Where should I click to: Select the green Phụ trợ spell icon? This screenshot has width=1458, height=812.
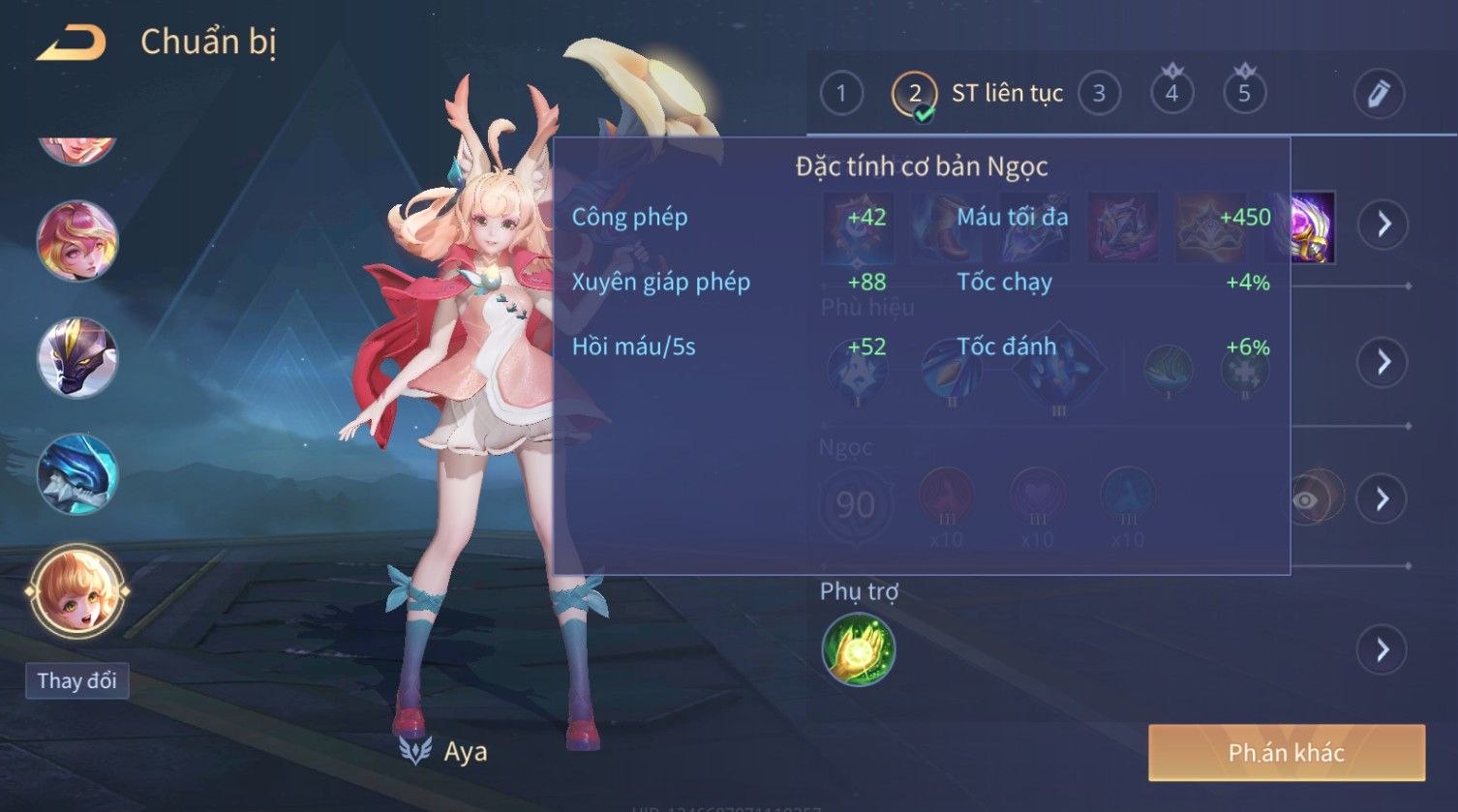pyautogui.click(x=858, y=649)
